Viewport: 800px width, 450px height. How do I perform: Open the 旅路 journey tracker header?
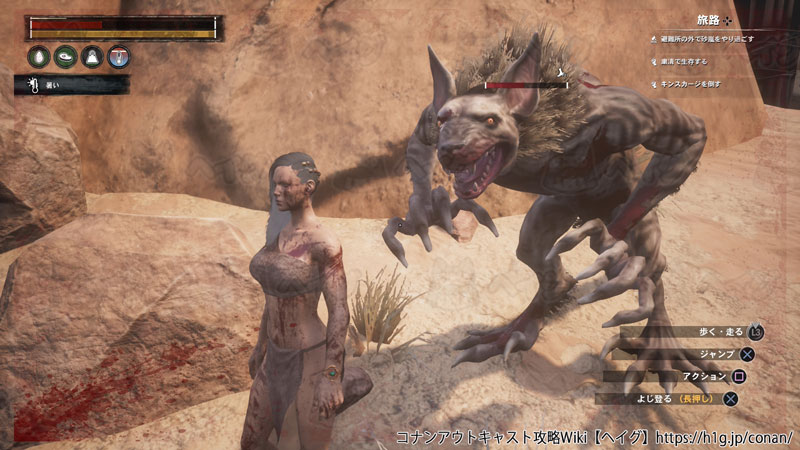click(x=709, y=19)
